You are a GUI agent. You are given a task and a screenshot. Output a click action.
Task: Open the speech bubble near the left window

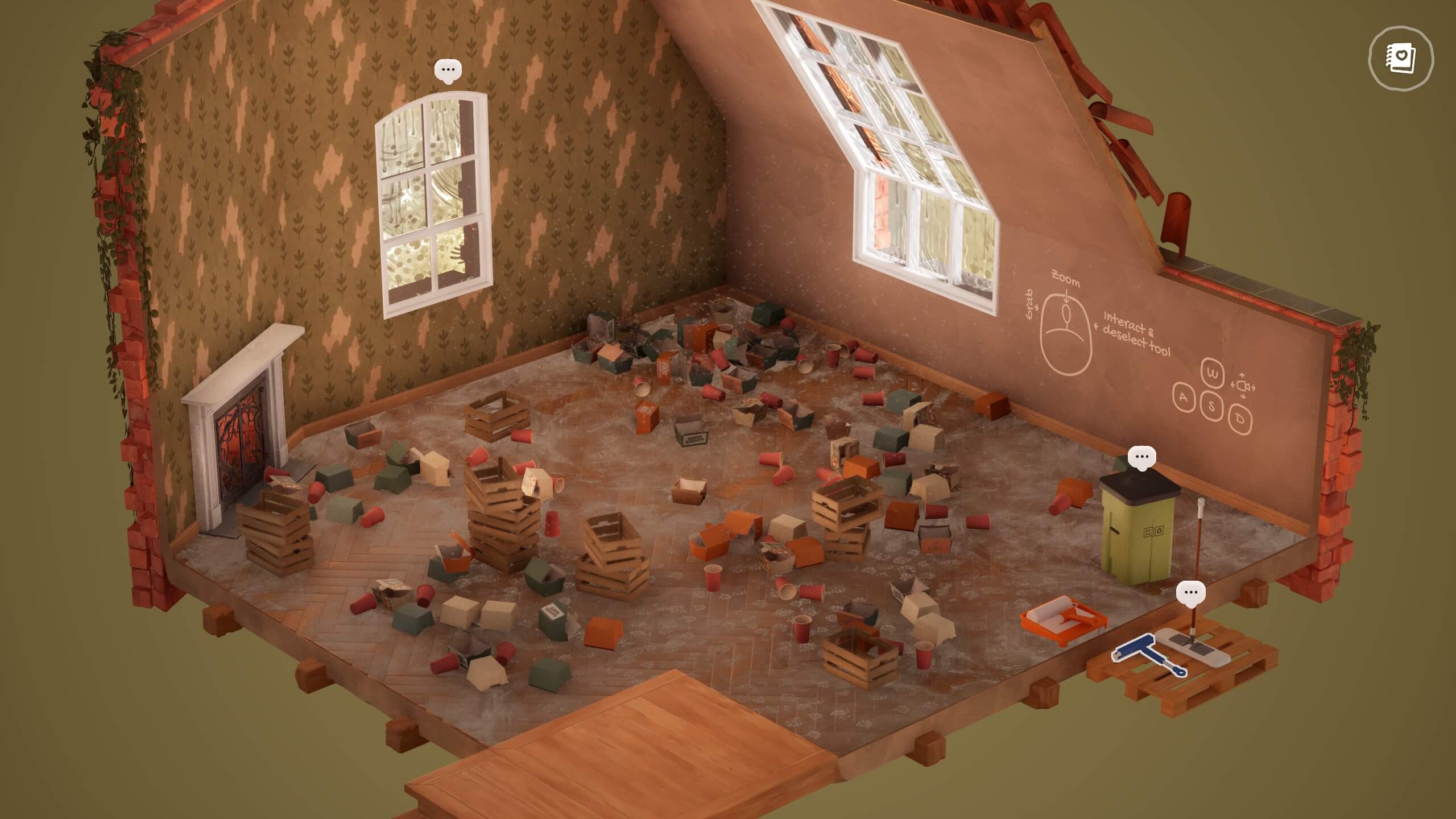[x=449, y=69]
